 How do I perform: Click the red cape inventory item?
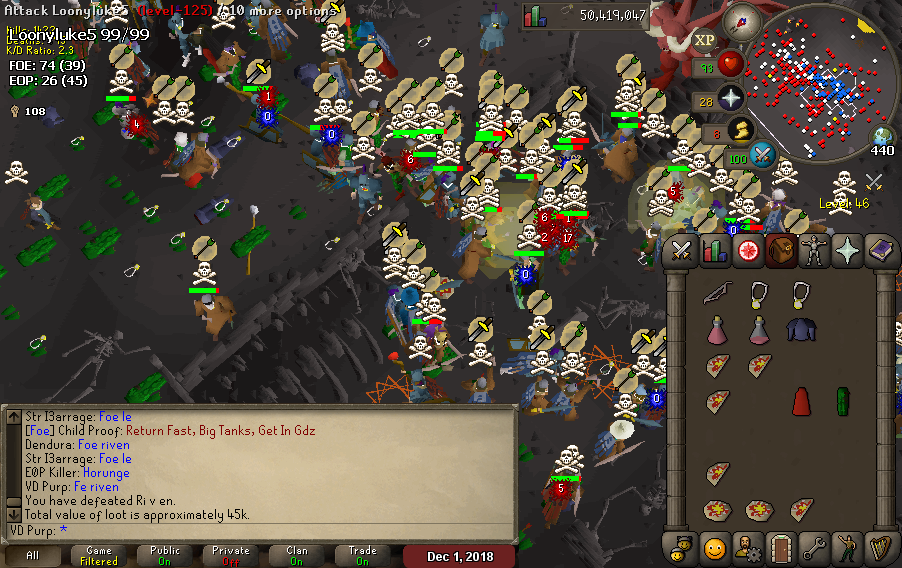click(x=800, y=402)
